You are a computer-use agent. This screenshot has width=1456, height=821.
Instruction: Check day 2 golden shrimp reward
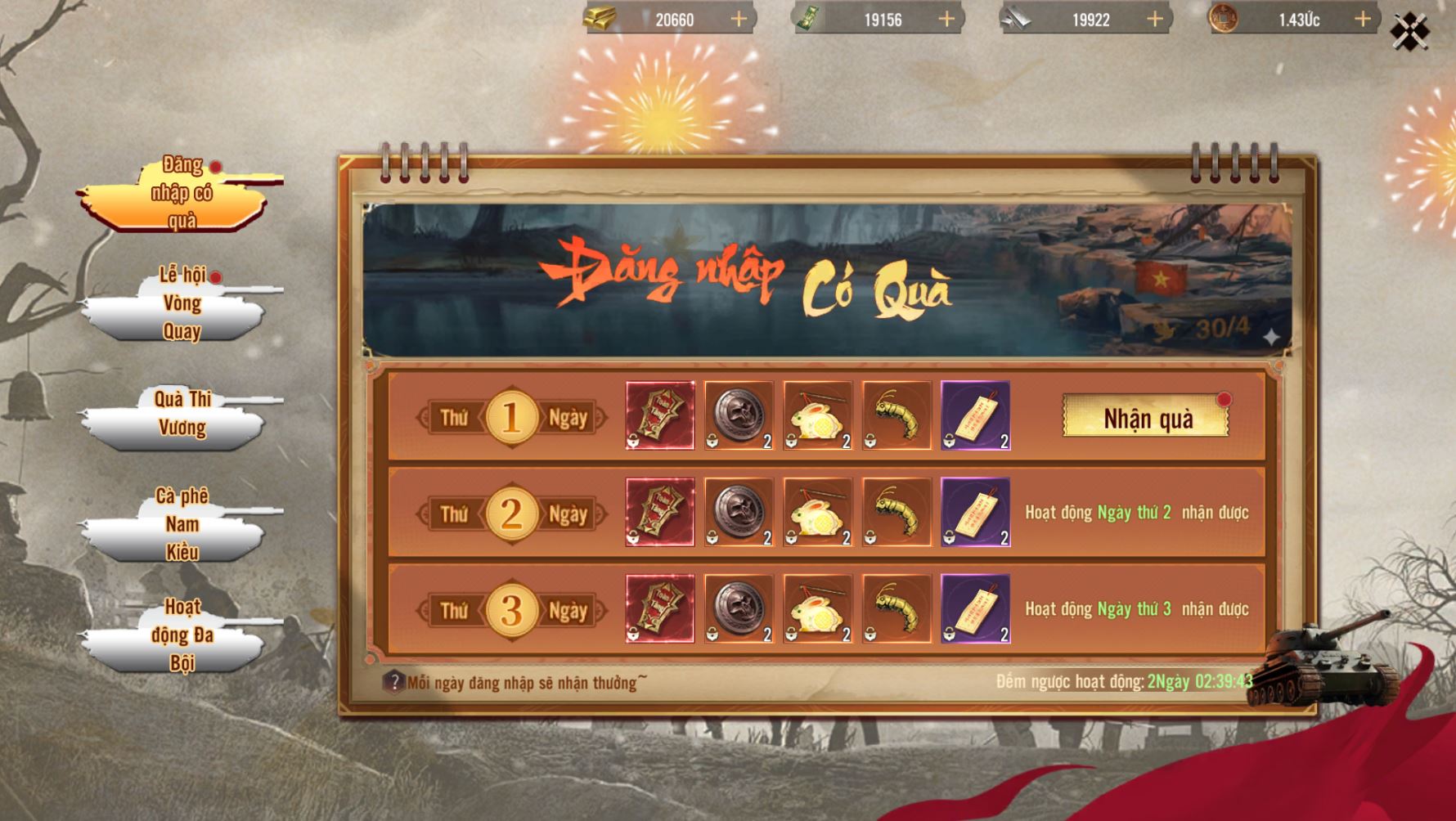click(897, 513)
